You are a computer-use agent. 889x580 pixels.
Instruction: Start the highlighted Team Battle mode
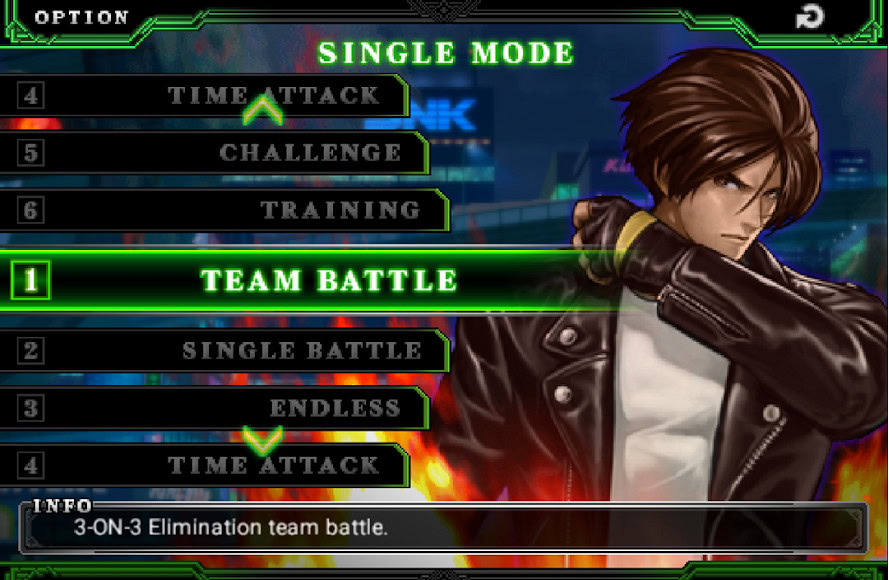point(328,280)
